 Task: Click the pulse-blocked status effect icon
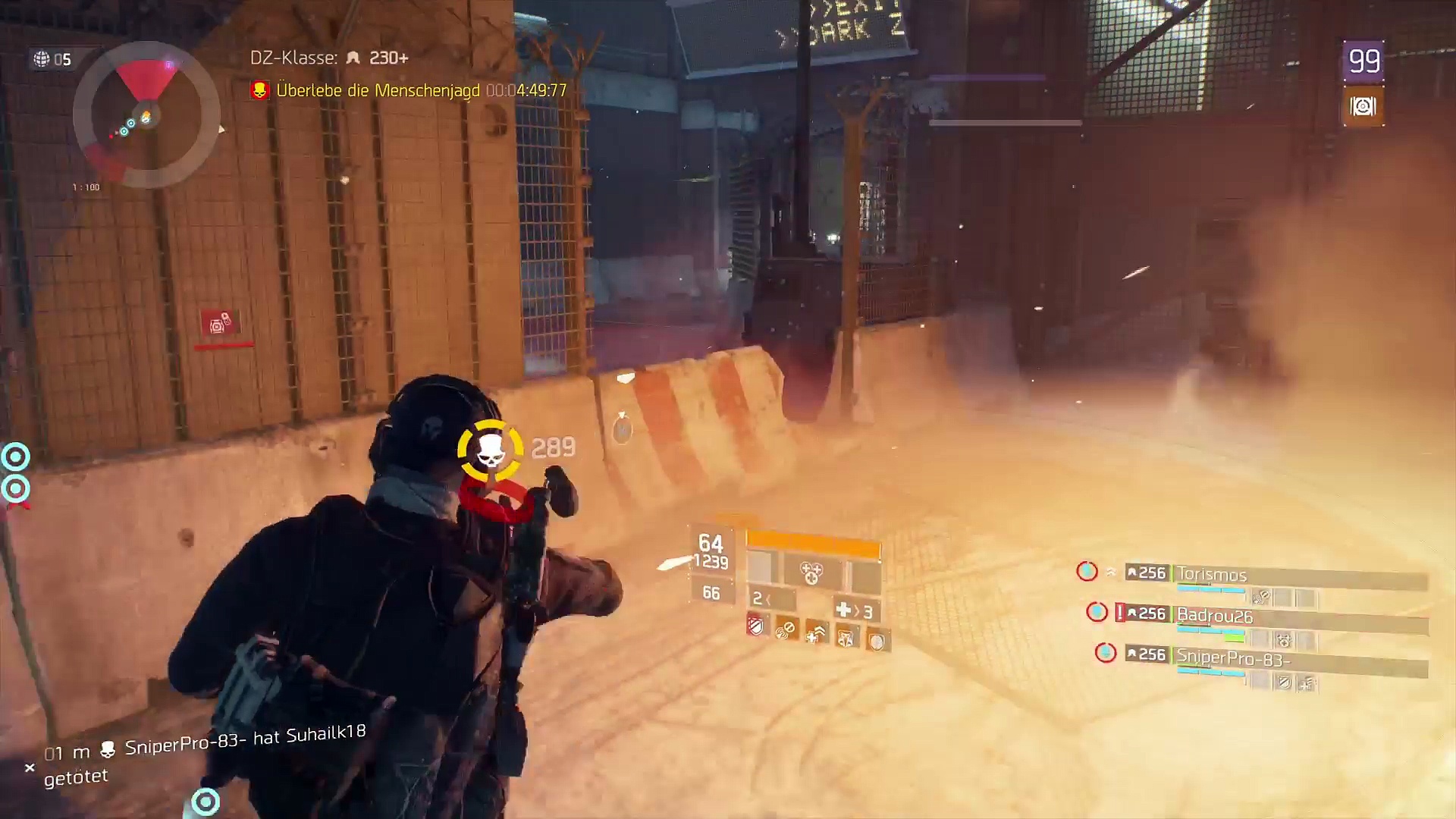pyautogui.click(x=786, y=629)
